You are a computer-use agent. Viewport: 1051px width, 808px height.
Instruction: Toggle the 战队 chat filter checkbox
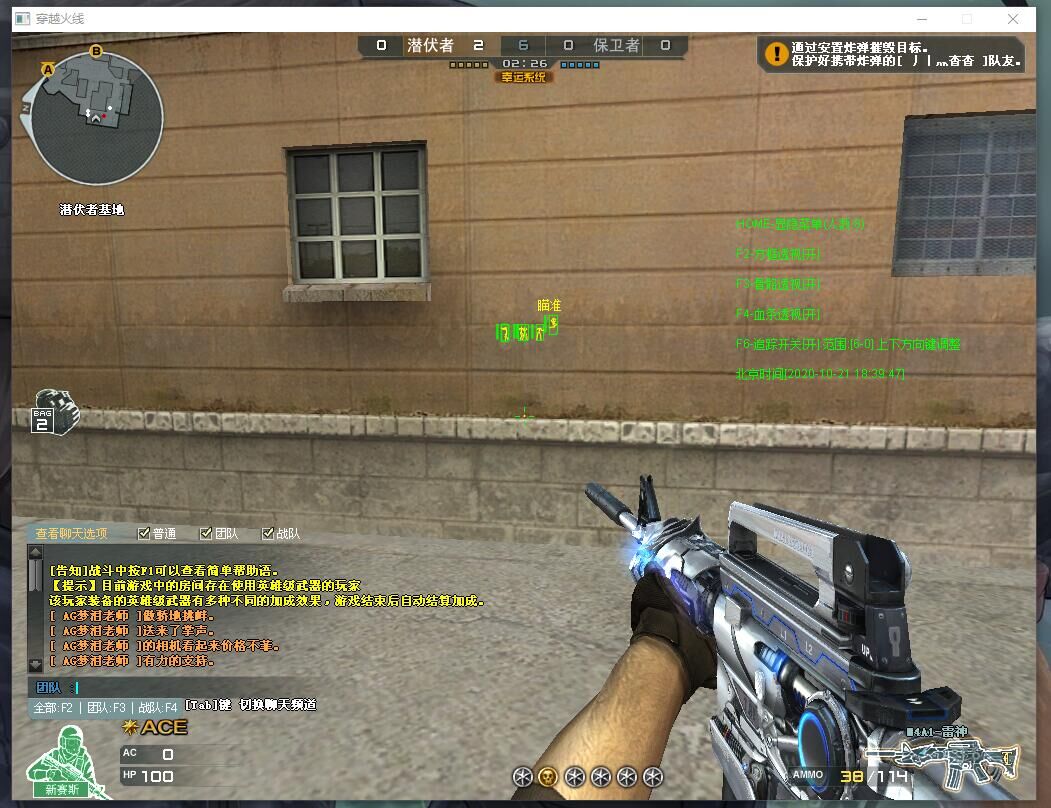click(268, 534)
